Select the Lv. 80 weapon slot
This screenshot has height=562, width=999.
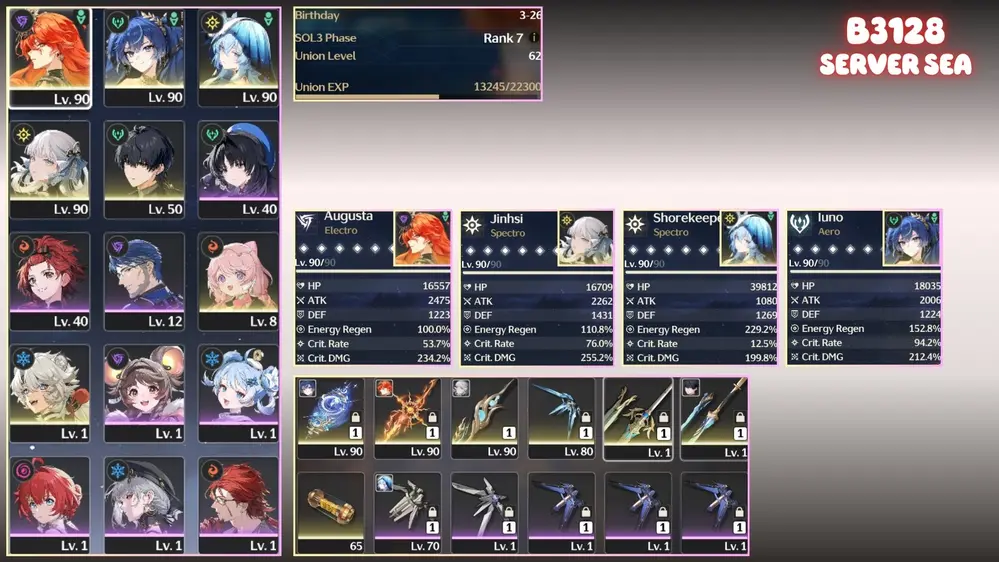click(562, 418)
